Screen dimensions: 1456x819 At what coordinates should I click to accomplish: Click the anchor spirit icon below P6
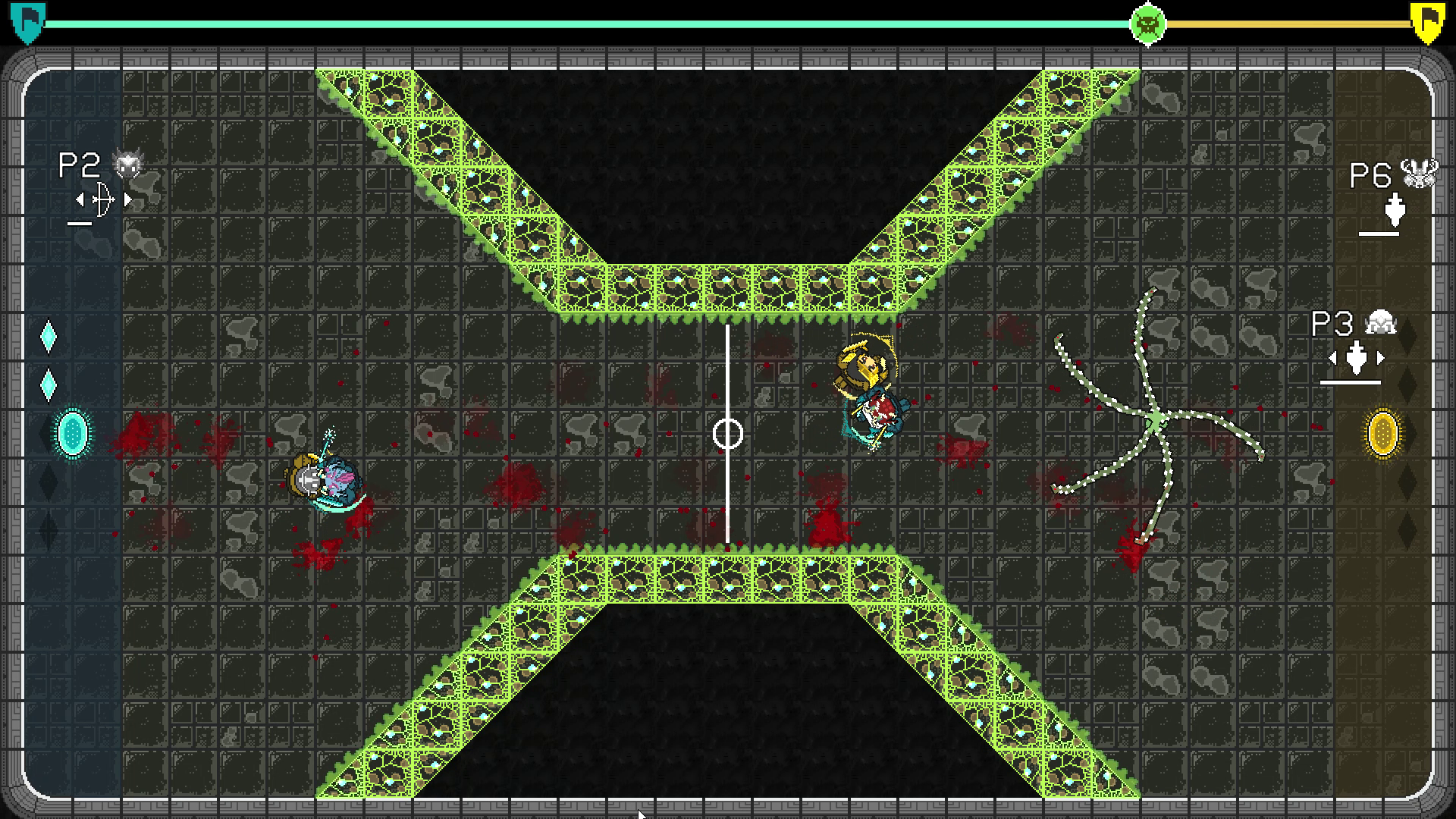pyautogui.click(x=1397, y=211)
